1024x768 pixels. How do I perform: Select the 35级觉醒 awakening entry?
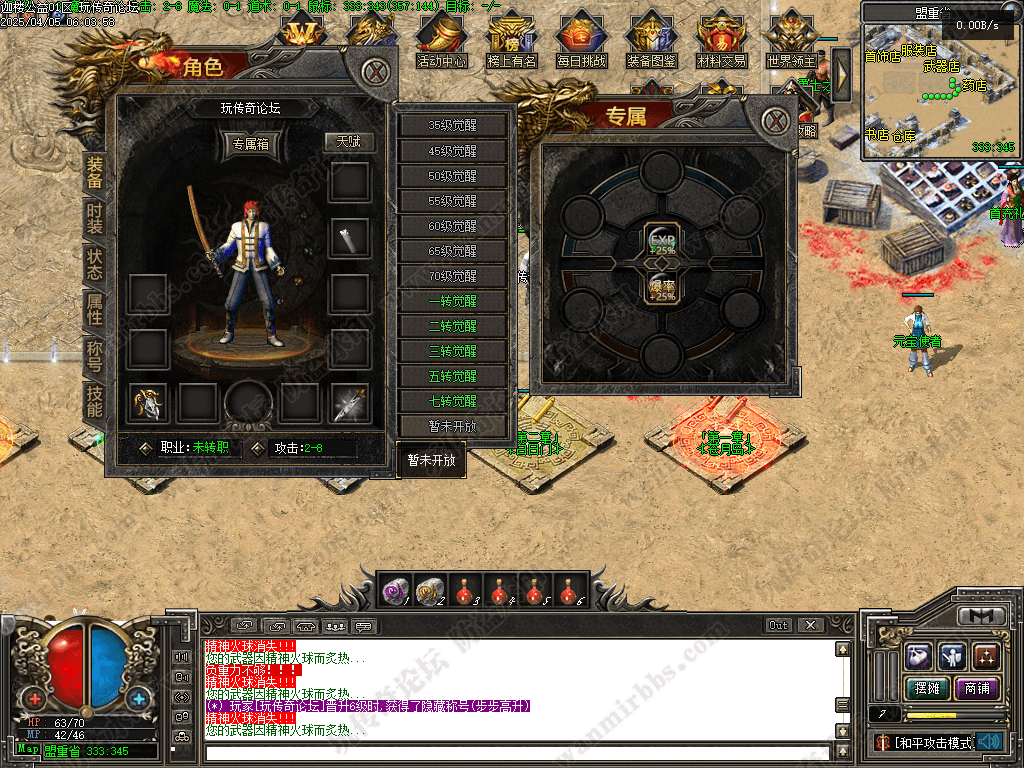pyautogui.click(x=453, y=126)
